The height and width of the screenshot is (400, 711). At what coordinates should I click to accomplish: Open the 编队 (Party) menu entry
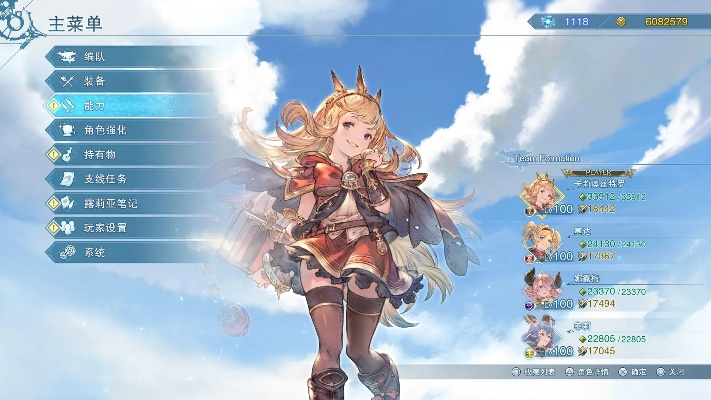pos(120,56)
